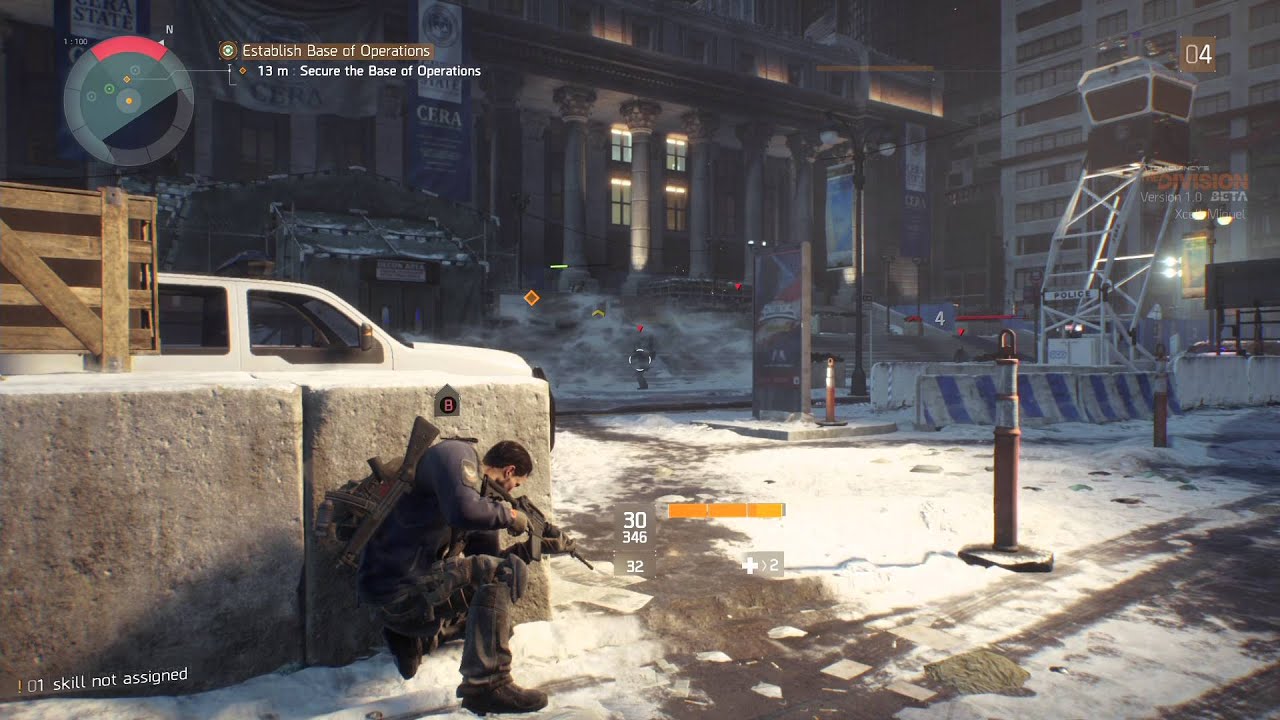Image resolution: width=1280 pixels, height=720 pixels.
Task: Use the medkit plus icon
Action: tap(751, 566)
